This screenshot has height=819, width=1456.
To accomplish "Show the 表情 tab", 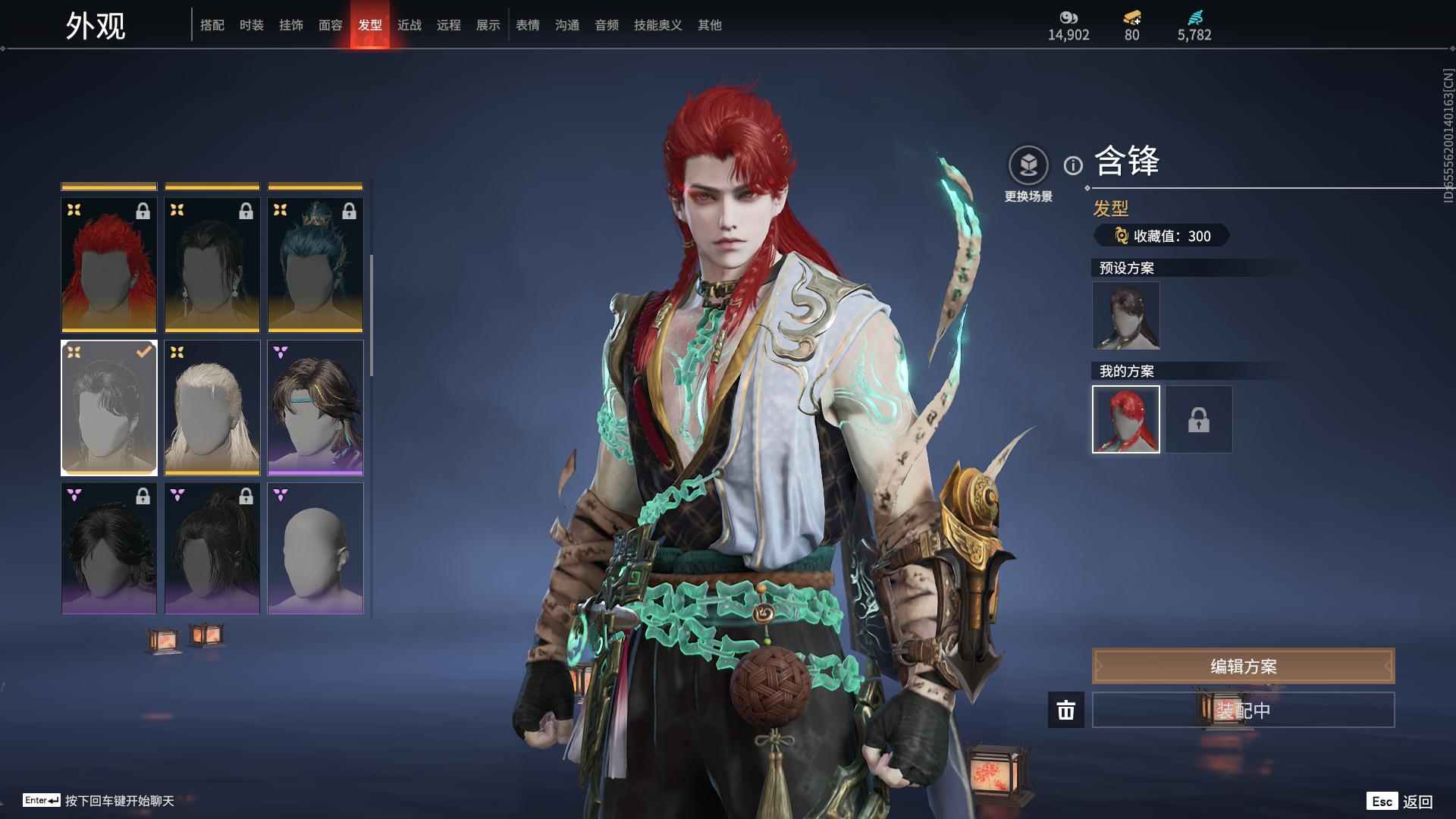I will (x=527, y=25).
